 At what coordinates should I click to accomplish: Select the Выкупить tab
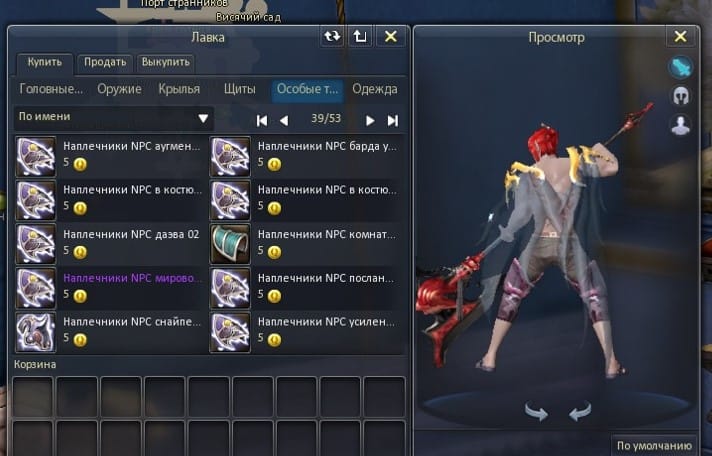tap(165, 63)
